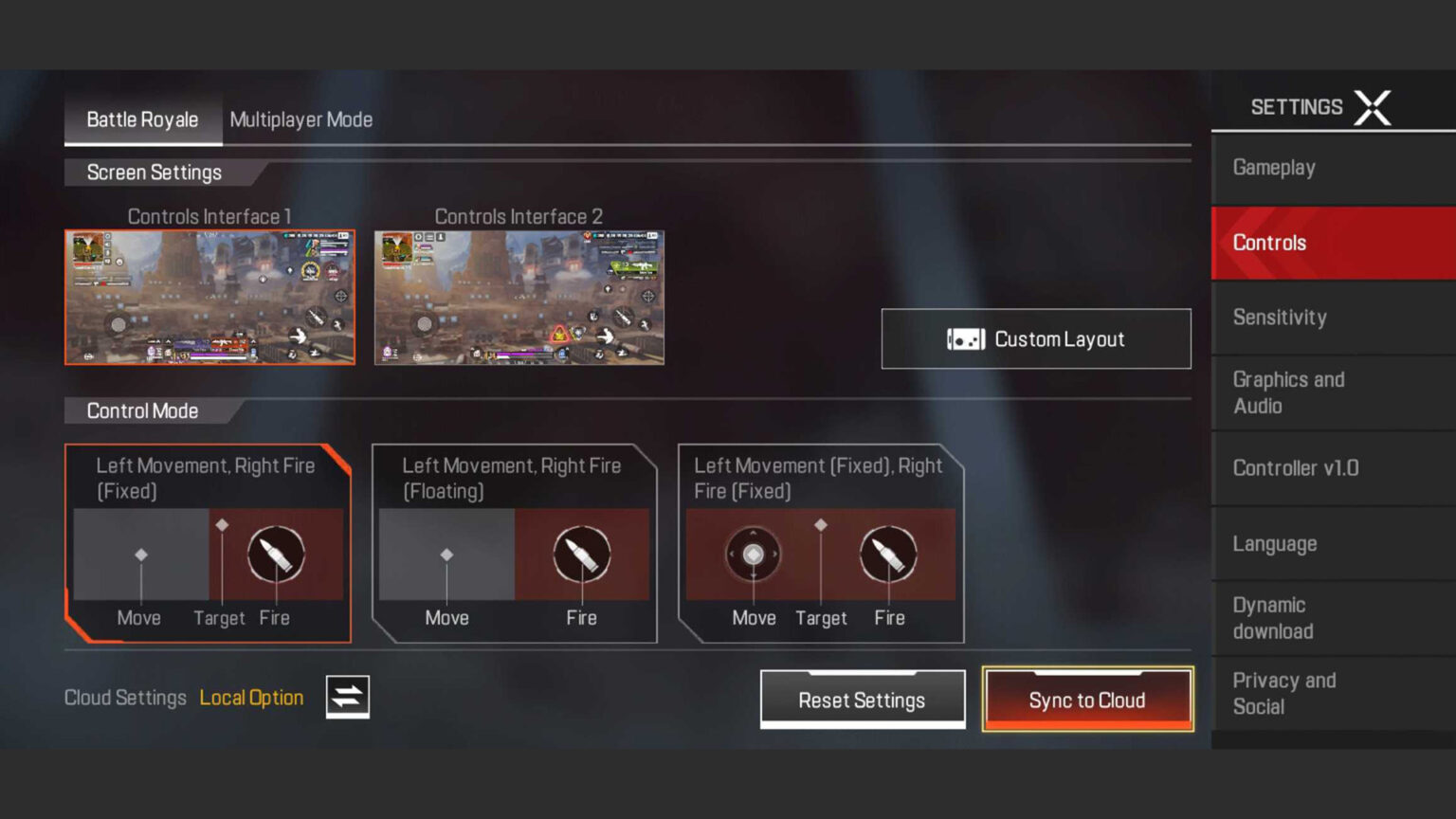1456x819 pixels.
Task: Click the Target diamond marker in first control mode
Action: click(x=224, y=522)
